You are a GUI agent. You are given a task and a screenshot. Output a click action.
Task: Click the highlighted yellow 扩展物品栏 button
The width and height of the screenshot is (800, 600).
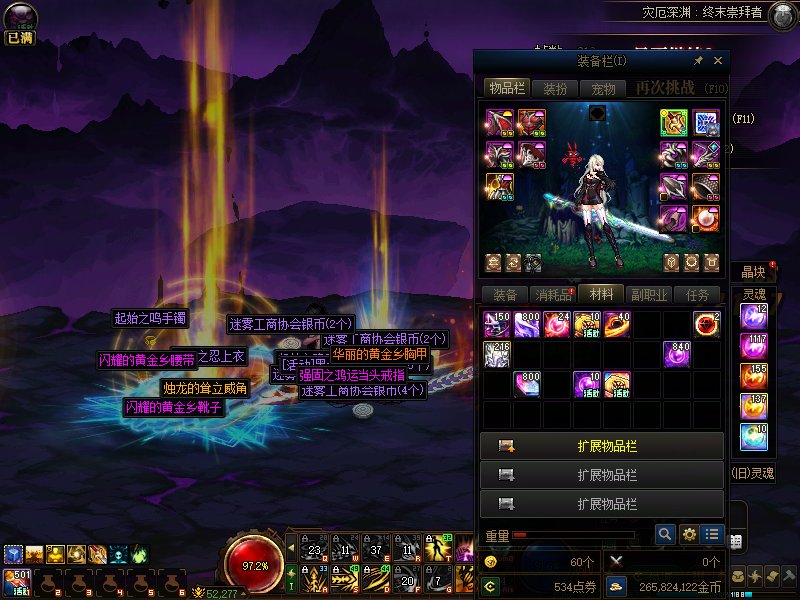point(602,446)
